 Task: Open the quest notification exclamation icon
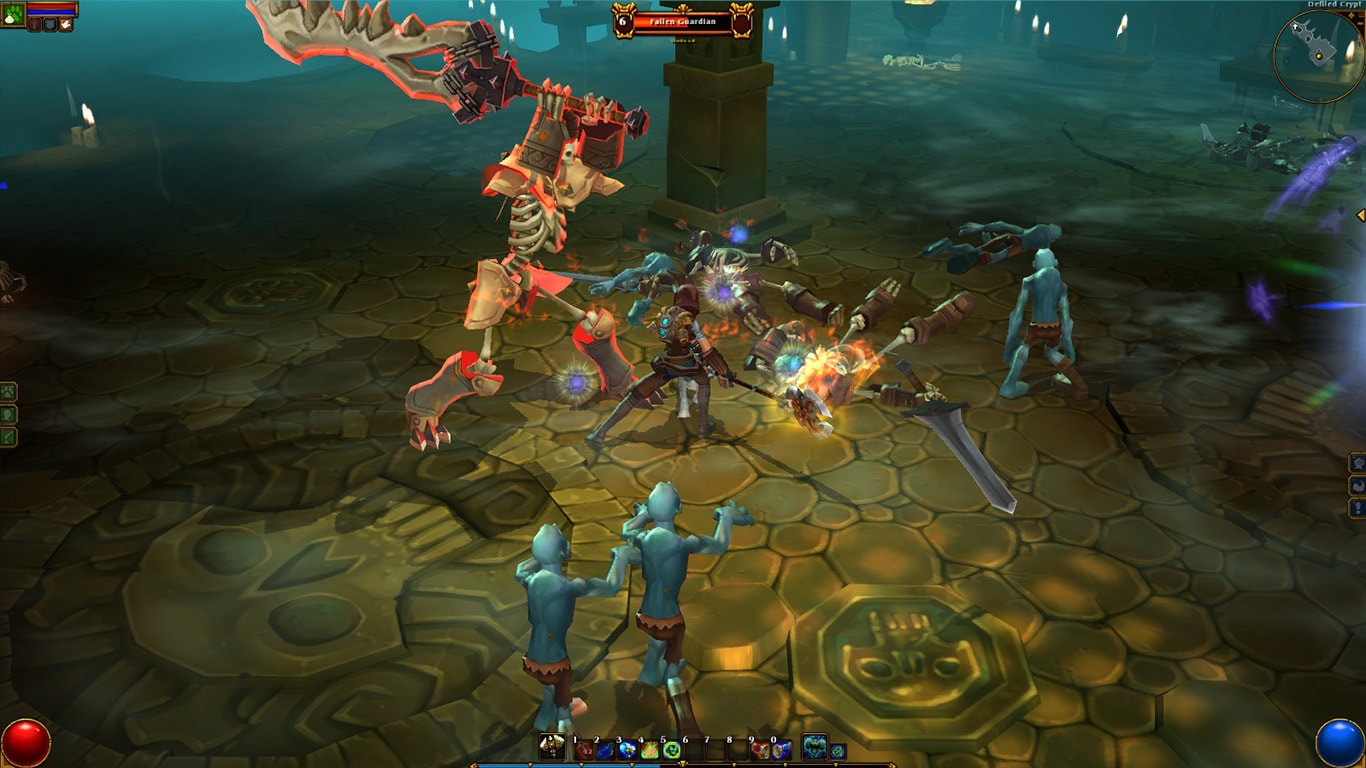pos(1358,508)
